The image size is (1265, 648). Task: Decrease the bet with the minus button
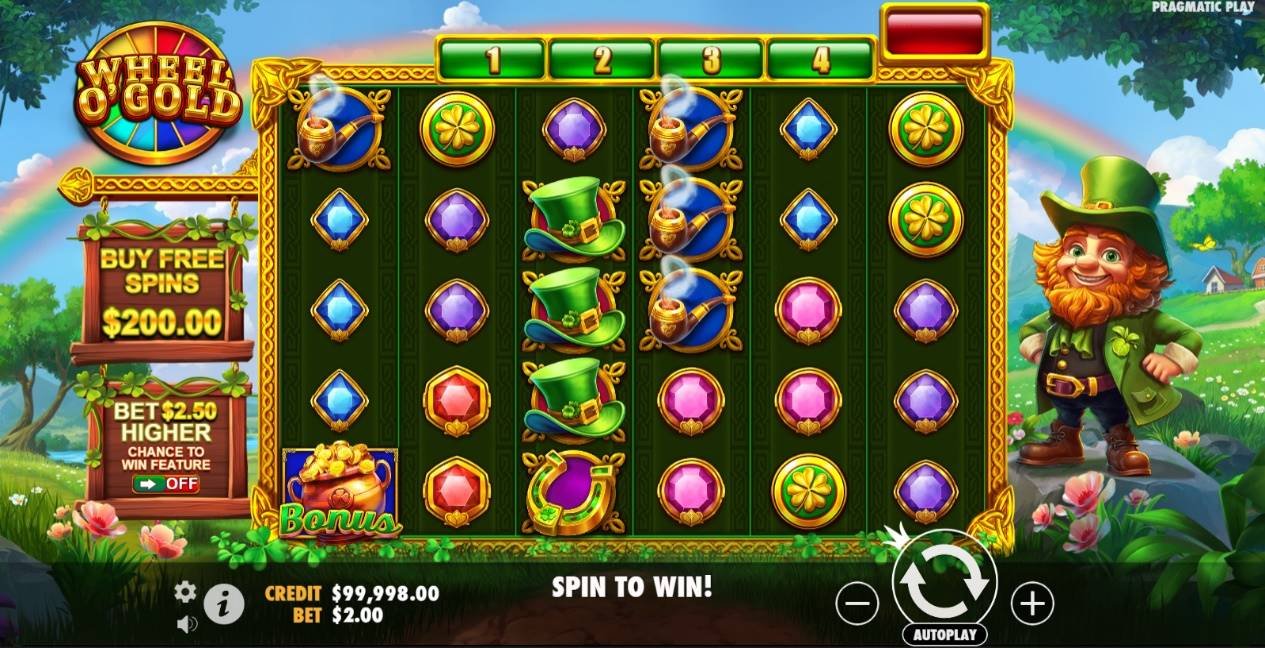tap(857, 603)
